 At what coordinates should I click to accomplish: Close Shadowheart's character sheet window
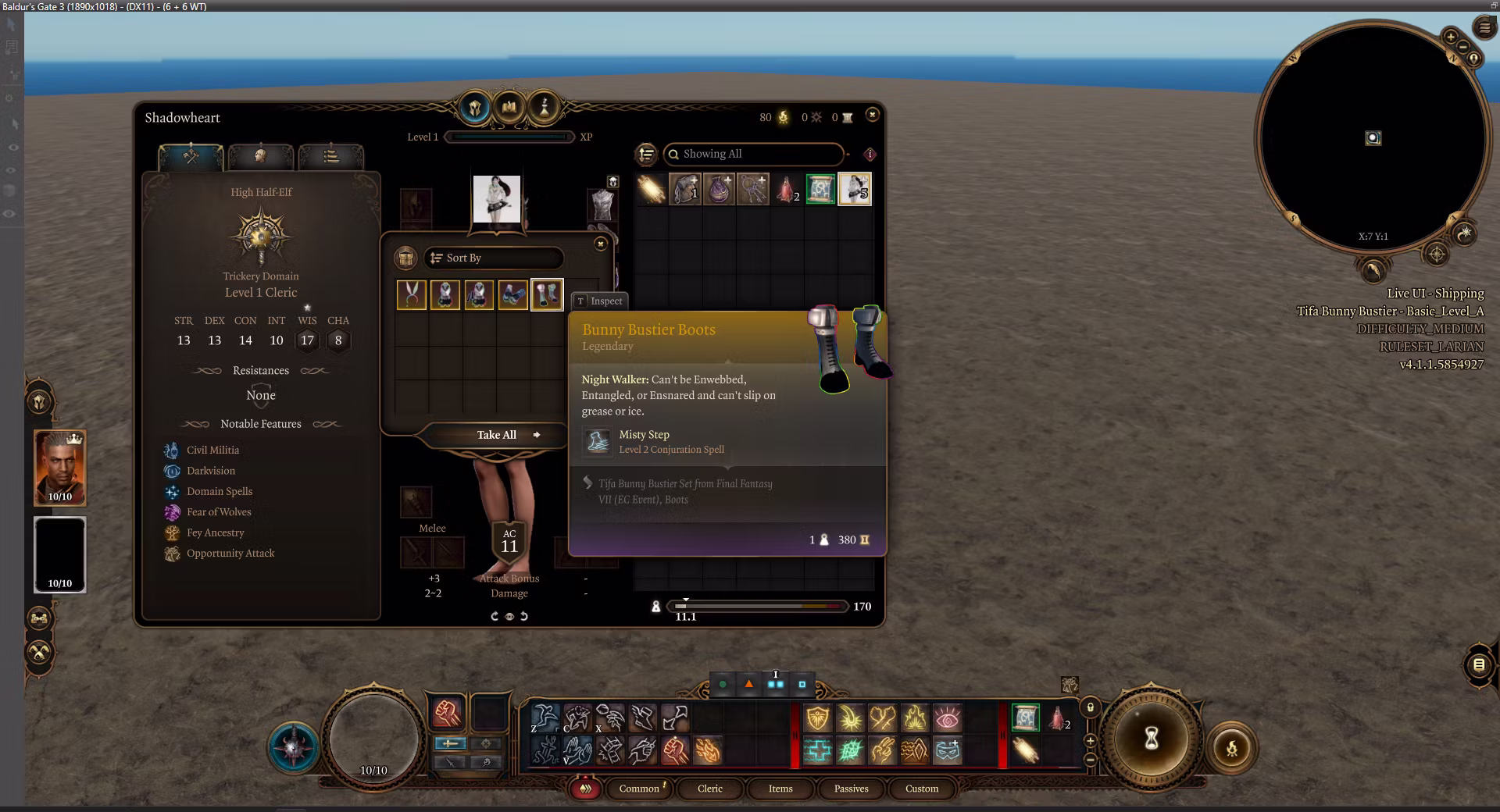(872, 115)
